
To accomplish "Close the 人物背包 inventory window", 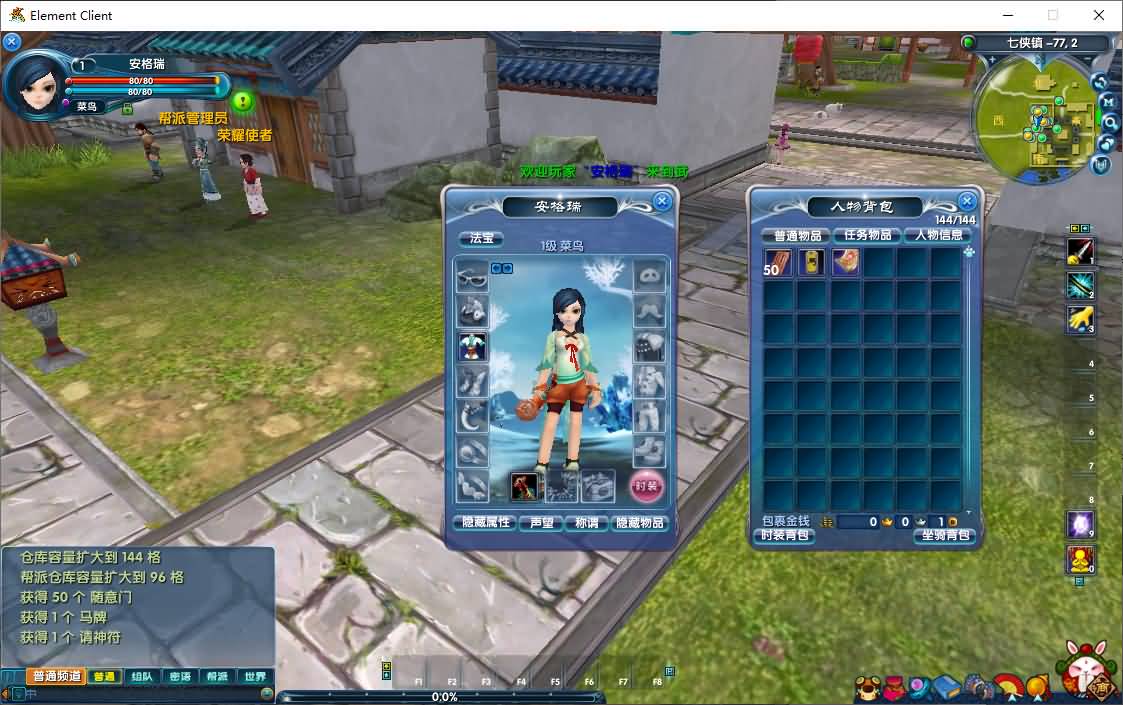I will point(966,201).
